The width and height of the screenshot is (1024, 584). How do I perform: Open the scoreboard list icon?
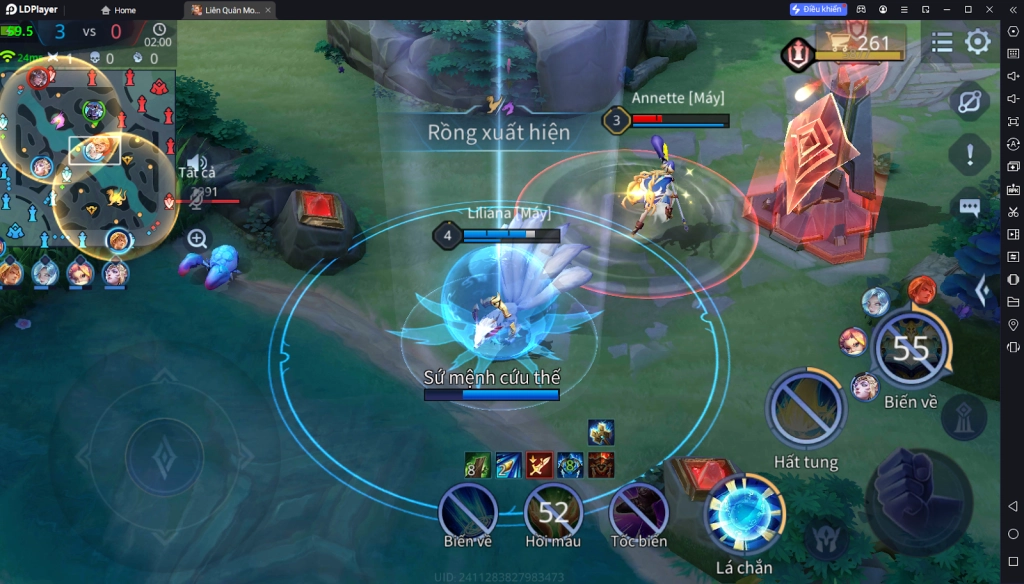point(942,42)
